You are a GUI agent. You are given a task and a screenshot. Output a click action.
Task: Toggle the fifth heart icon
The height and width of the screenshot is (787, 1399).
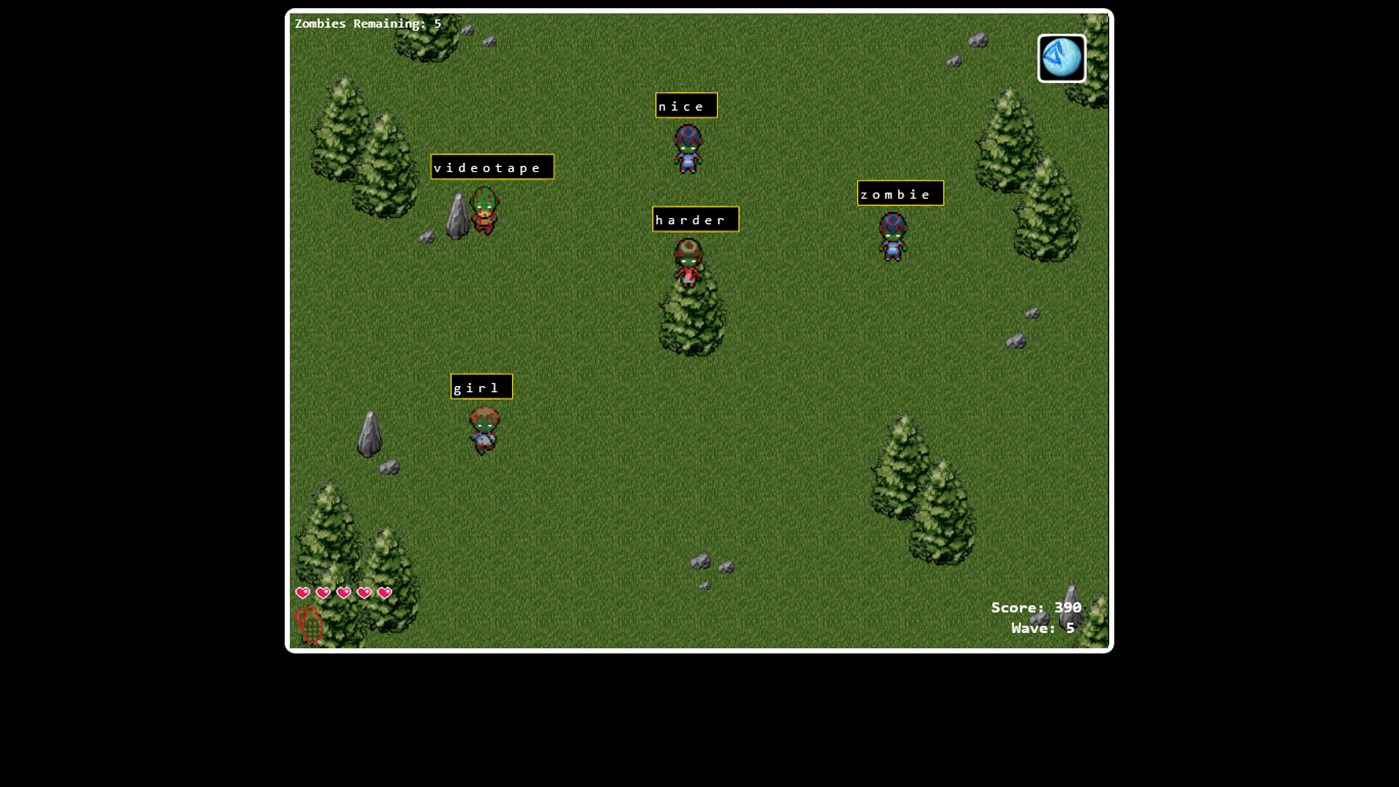383,592
